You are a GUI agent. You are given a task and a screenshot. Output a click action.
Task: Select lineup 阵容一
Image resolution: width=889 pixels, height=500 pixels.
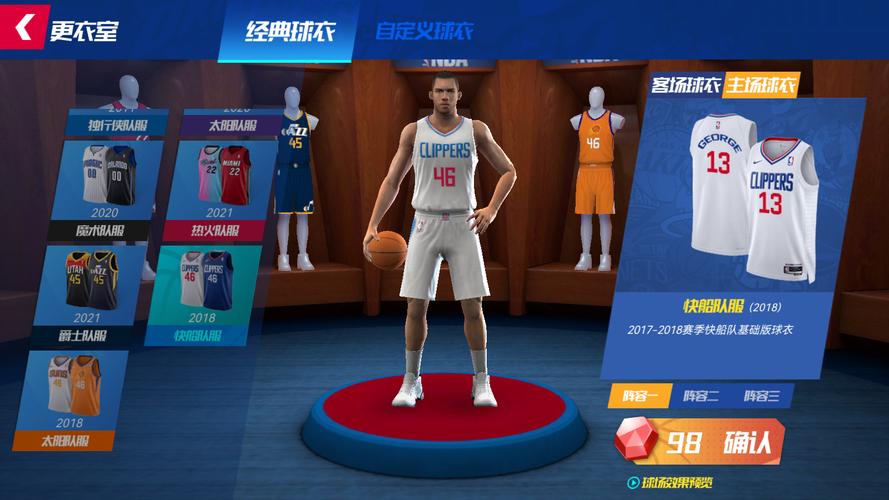tap(640, 396)
